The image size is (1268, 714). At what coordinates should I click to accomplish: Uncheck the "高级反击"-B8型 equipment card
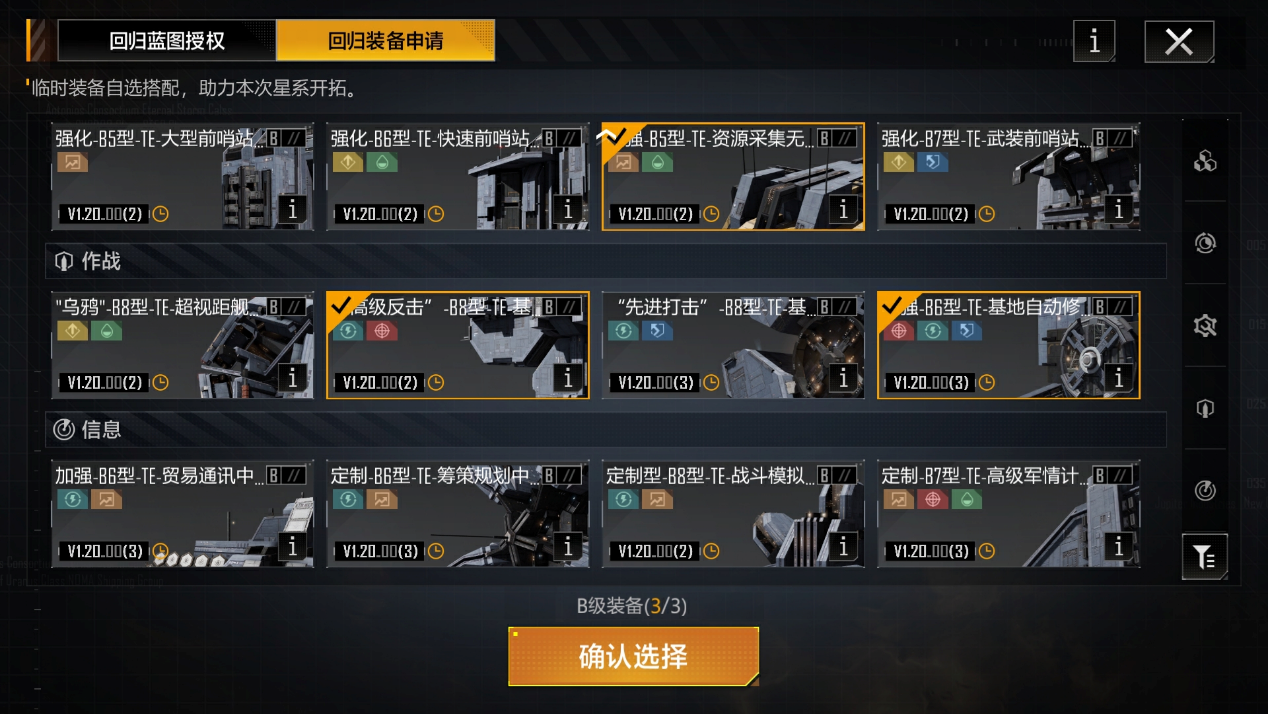pos(435,345)
